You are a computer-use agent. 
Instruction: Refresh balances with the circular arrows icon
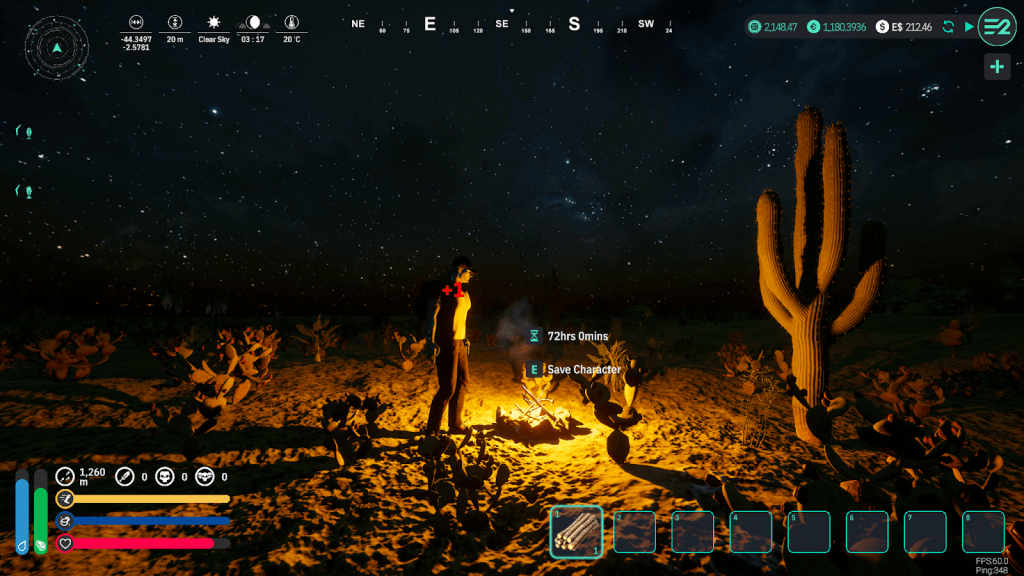coord(948,26)
